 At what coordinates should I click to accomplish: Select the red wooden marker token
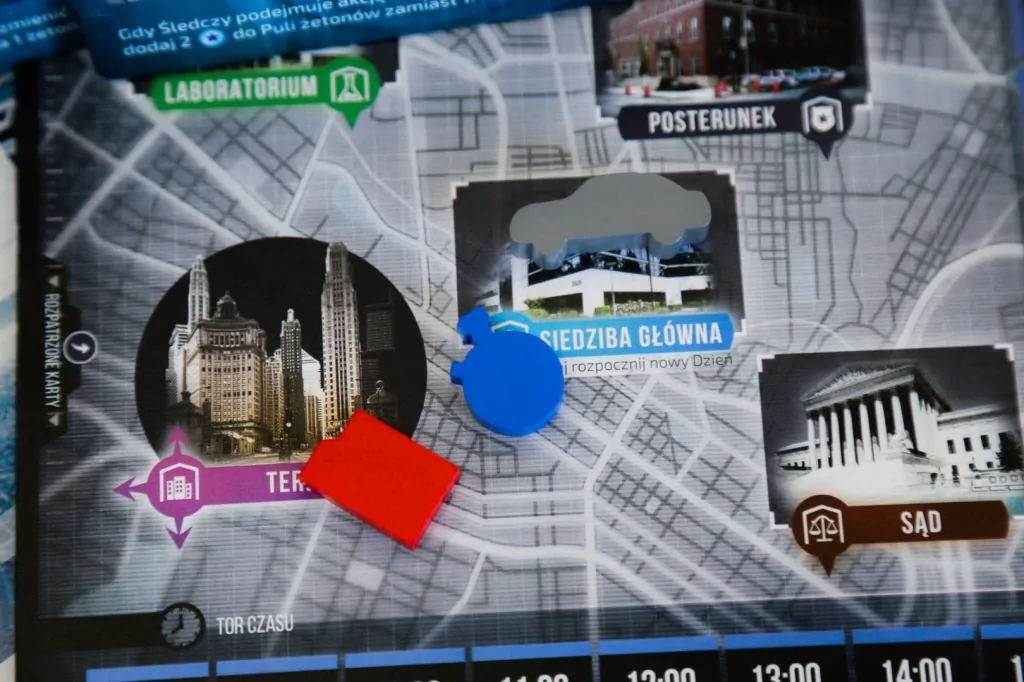381,477
